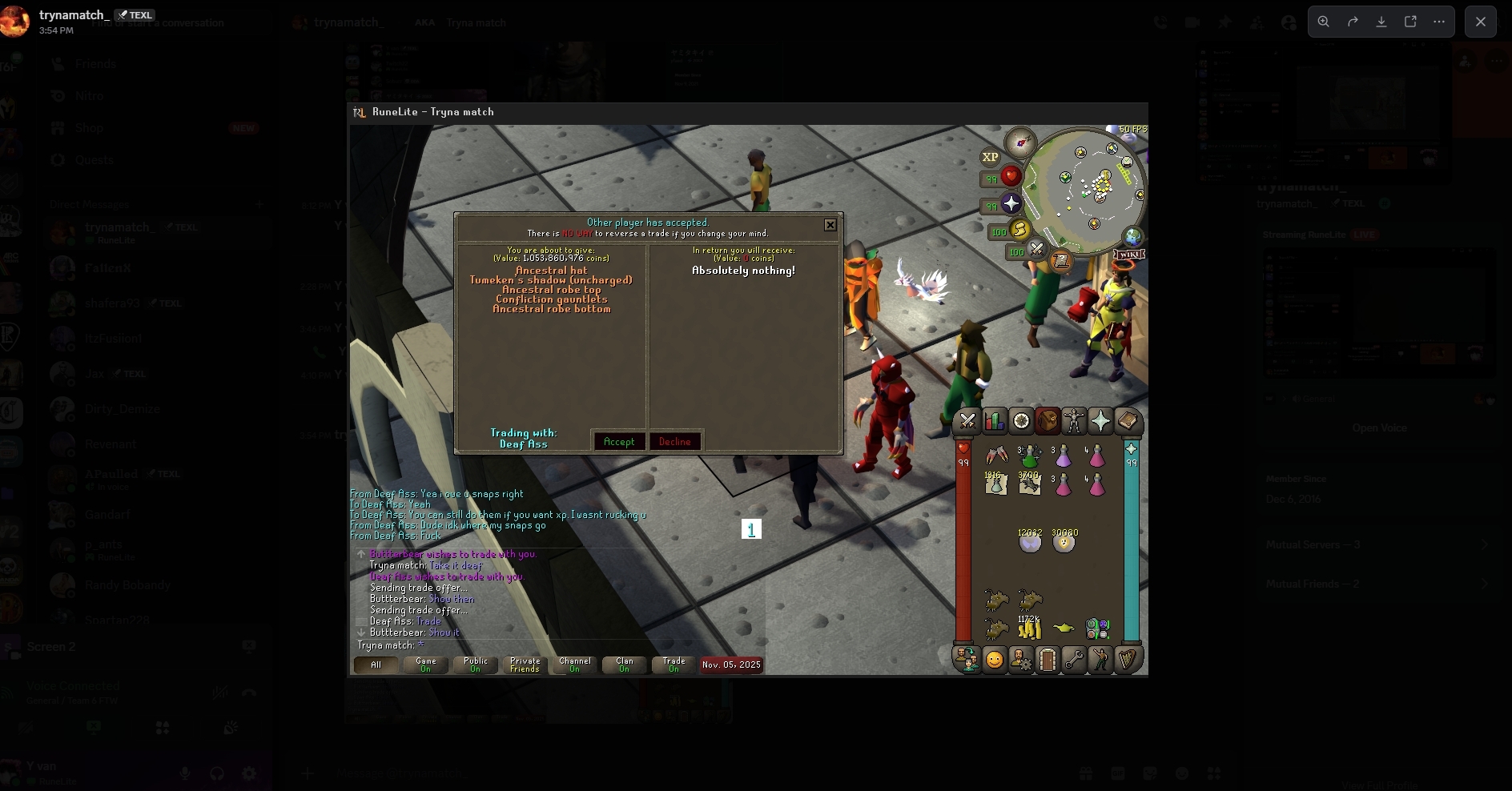
Task: Switch to Private Friends chat tab
Action: tap(525, 665)
